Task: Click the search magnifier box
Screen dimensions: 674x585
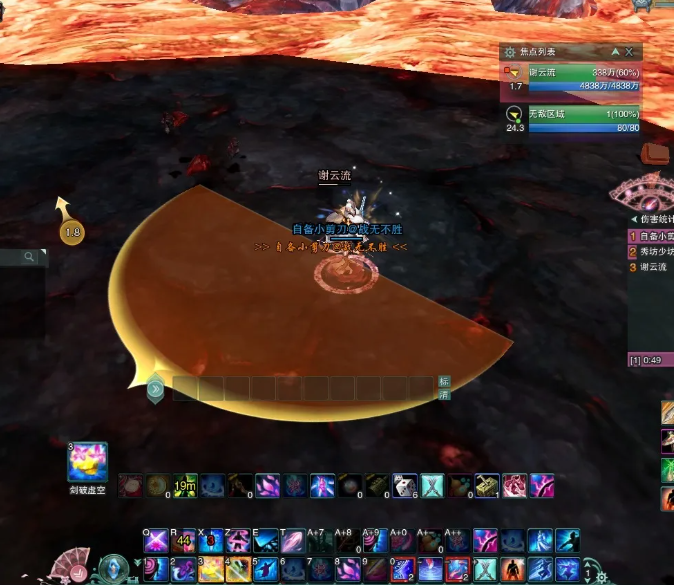Action: pyautogui.click(x=30, y=257)
